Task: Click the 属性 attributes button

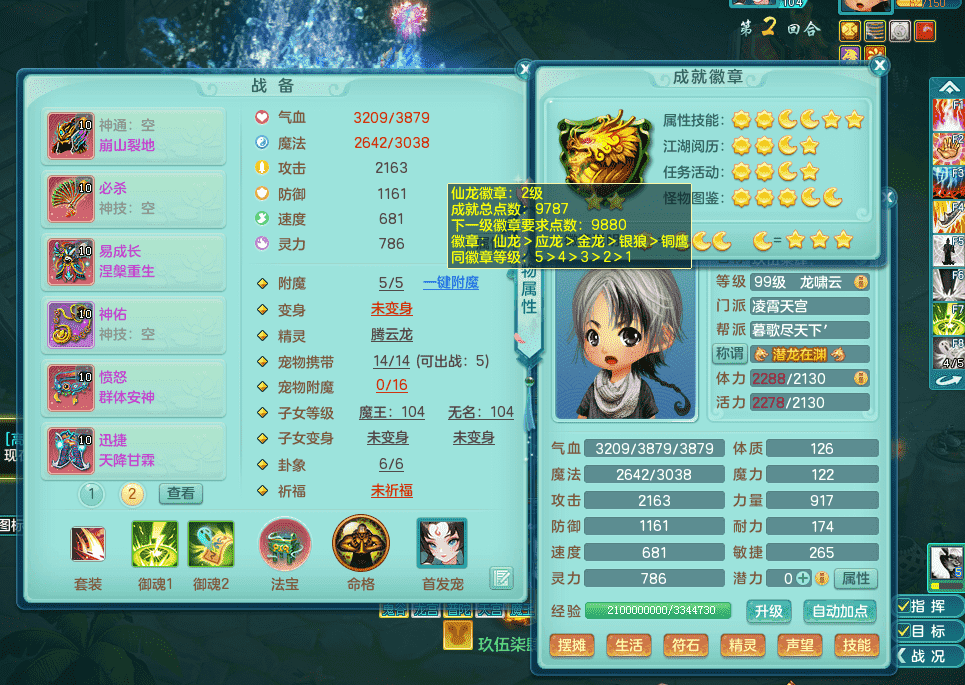Action: click(855, 578)
